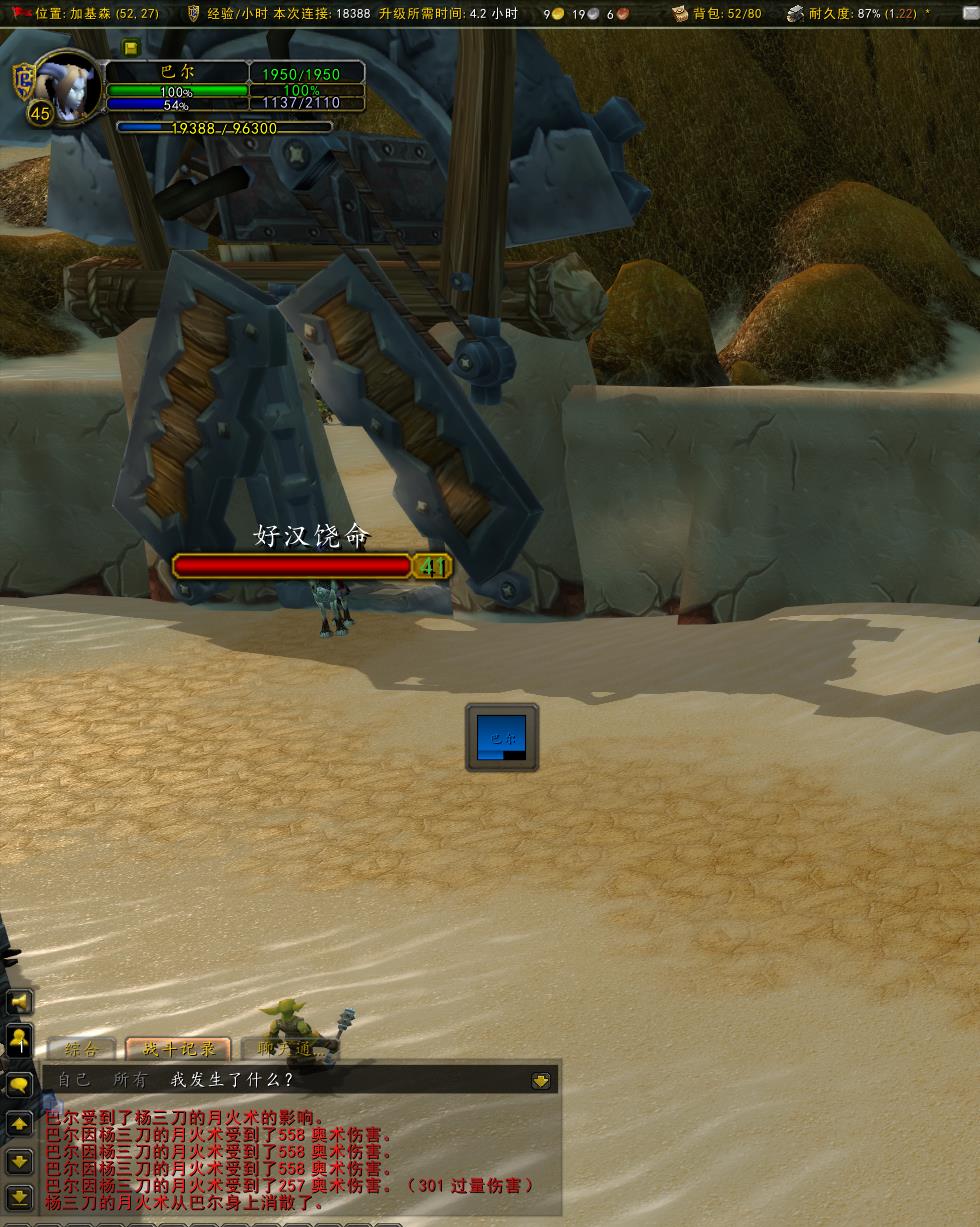Click the megaphone voice chat button
The height and width of the screenshot is (1227, 980).
pos(19,1002)
